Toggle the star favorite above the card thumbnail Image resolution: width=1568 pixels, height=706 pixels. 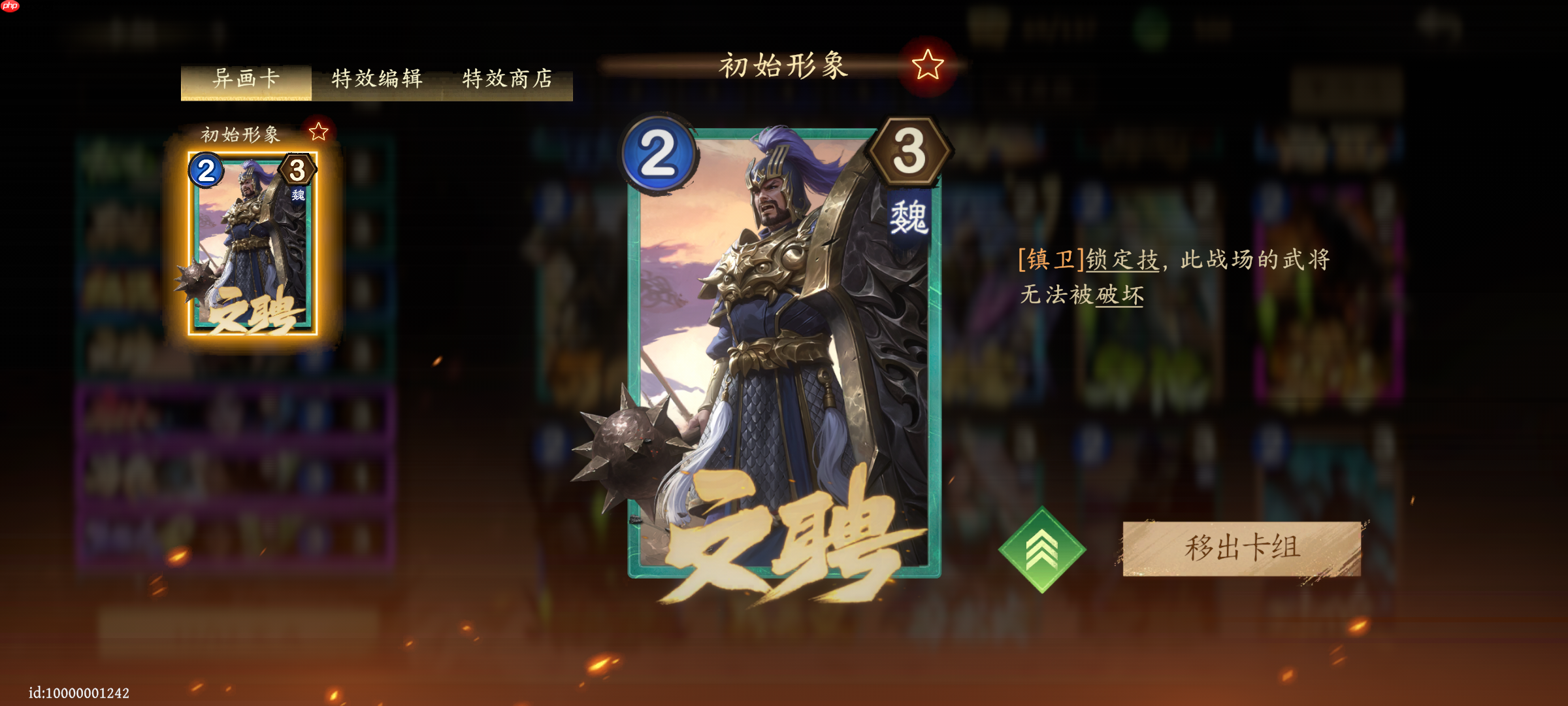(x=318, y=130)
